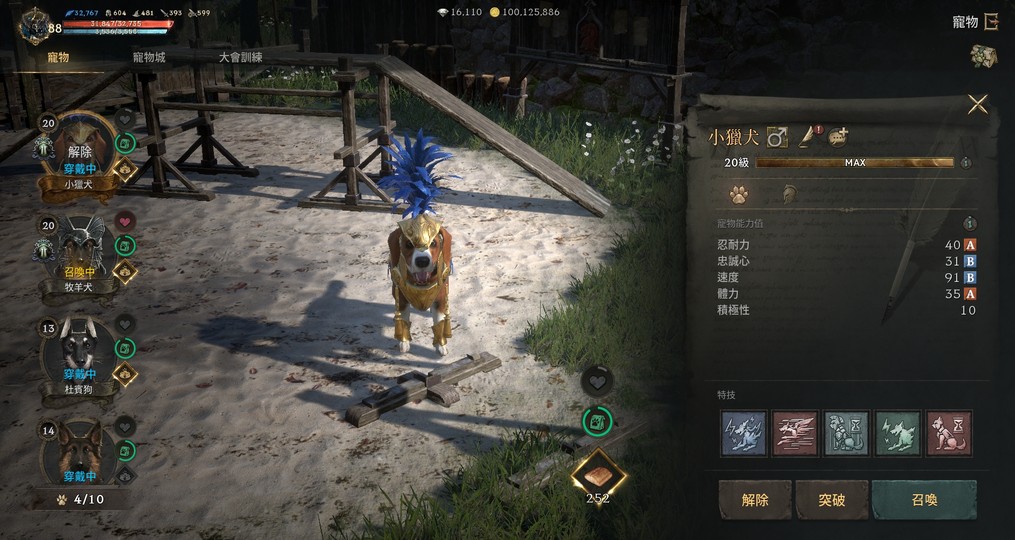Select the green lightning dog skill icon
This screenshot has width=1015, height=540.
coord(897,433)
